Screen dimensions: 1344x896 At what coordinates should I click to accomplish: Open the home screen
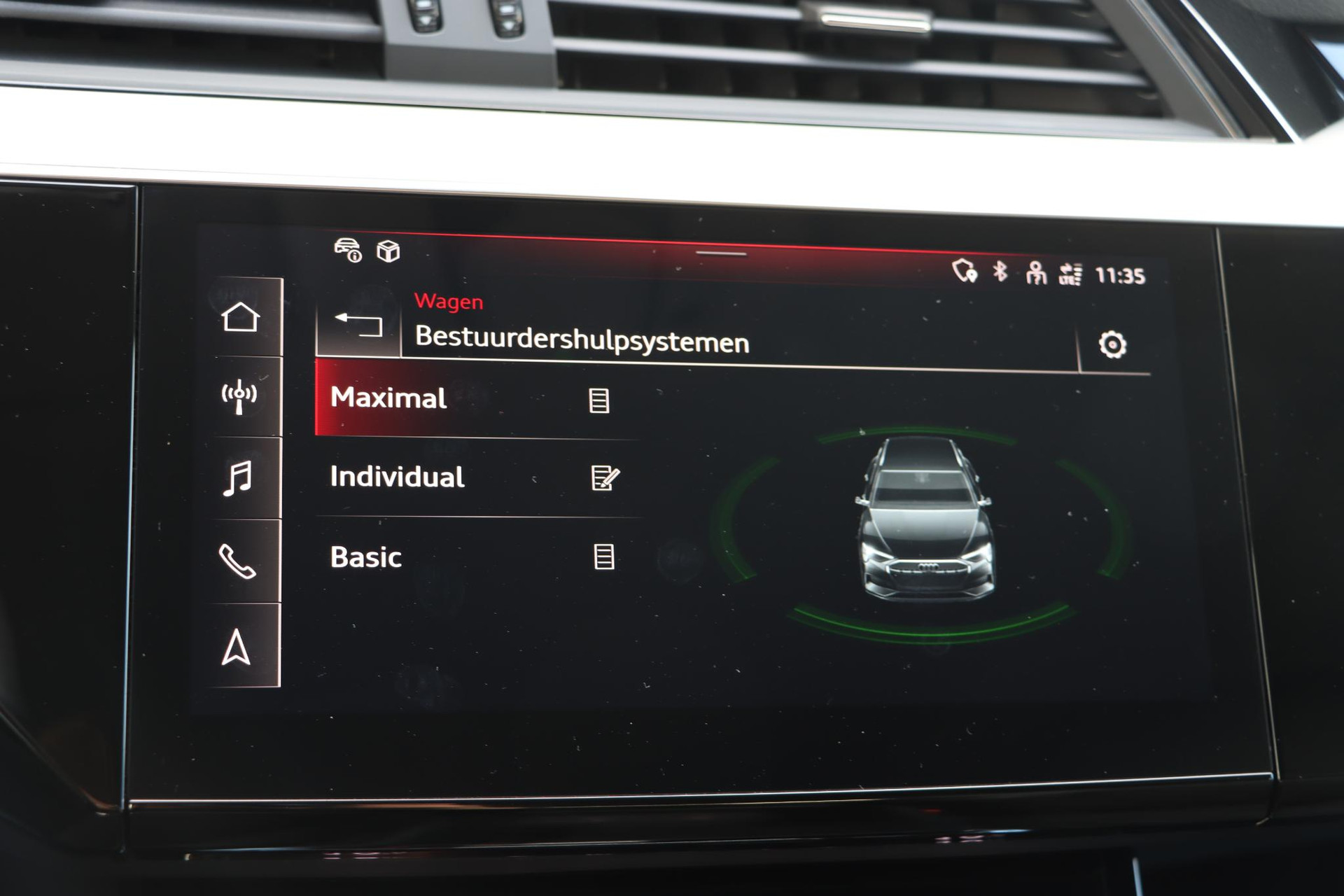point(241,318)
